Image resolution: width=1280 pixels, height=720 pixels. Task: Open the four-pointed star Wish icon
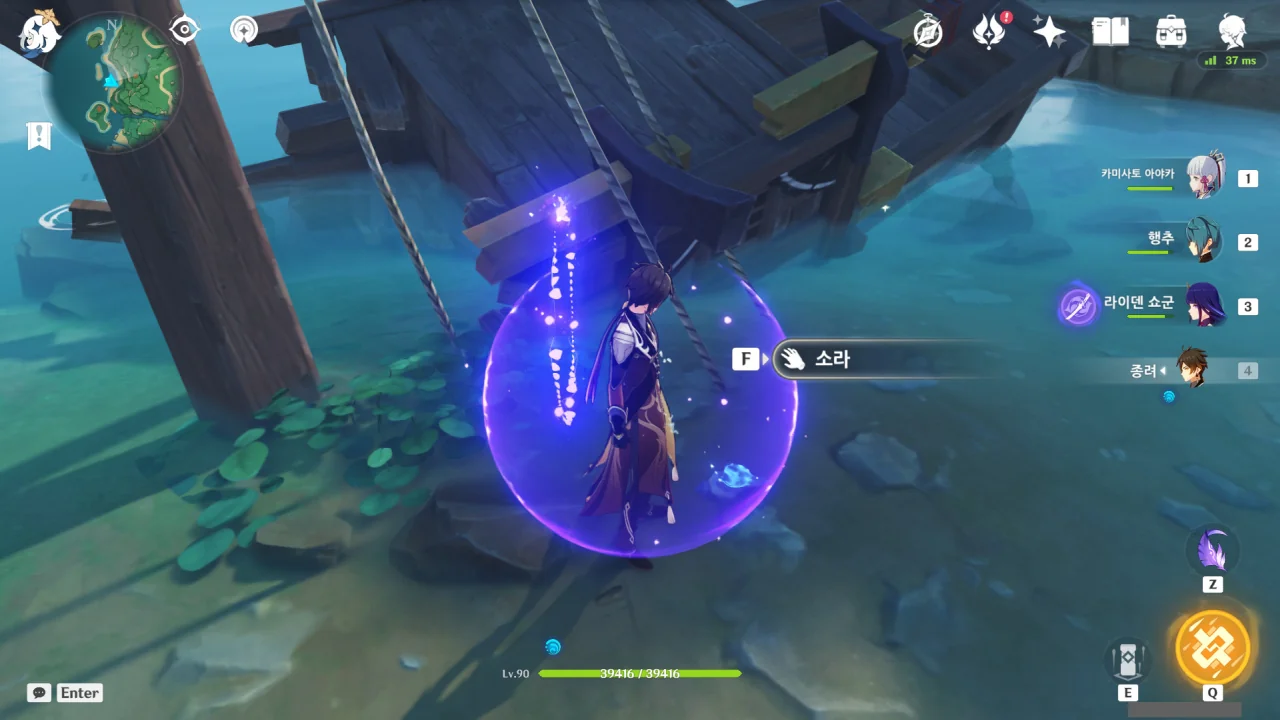coord(1049,32)
